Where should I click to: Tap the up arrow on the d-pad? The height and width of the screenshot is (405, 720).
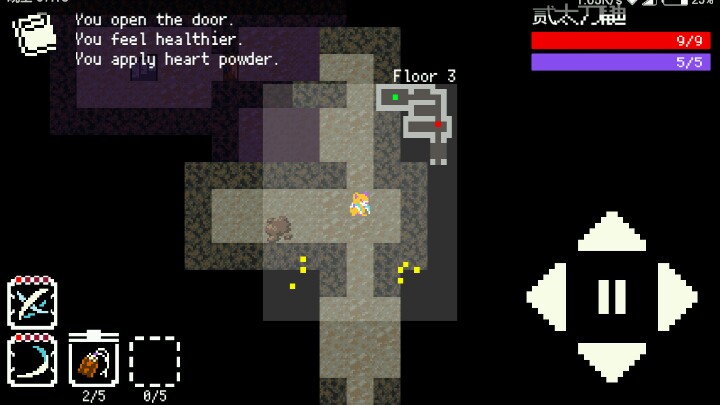coord(612,234)
